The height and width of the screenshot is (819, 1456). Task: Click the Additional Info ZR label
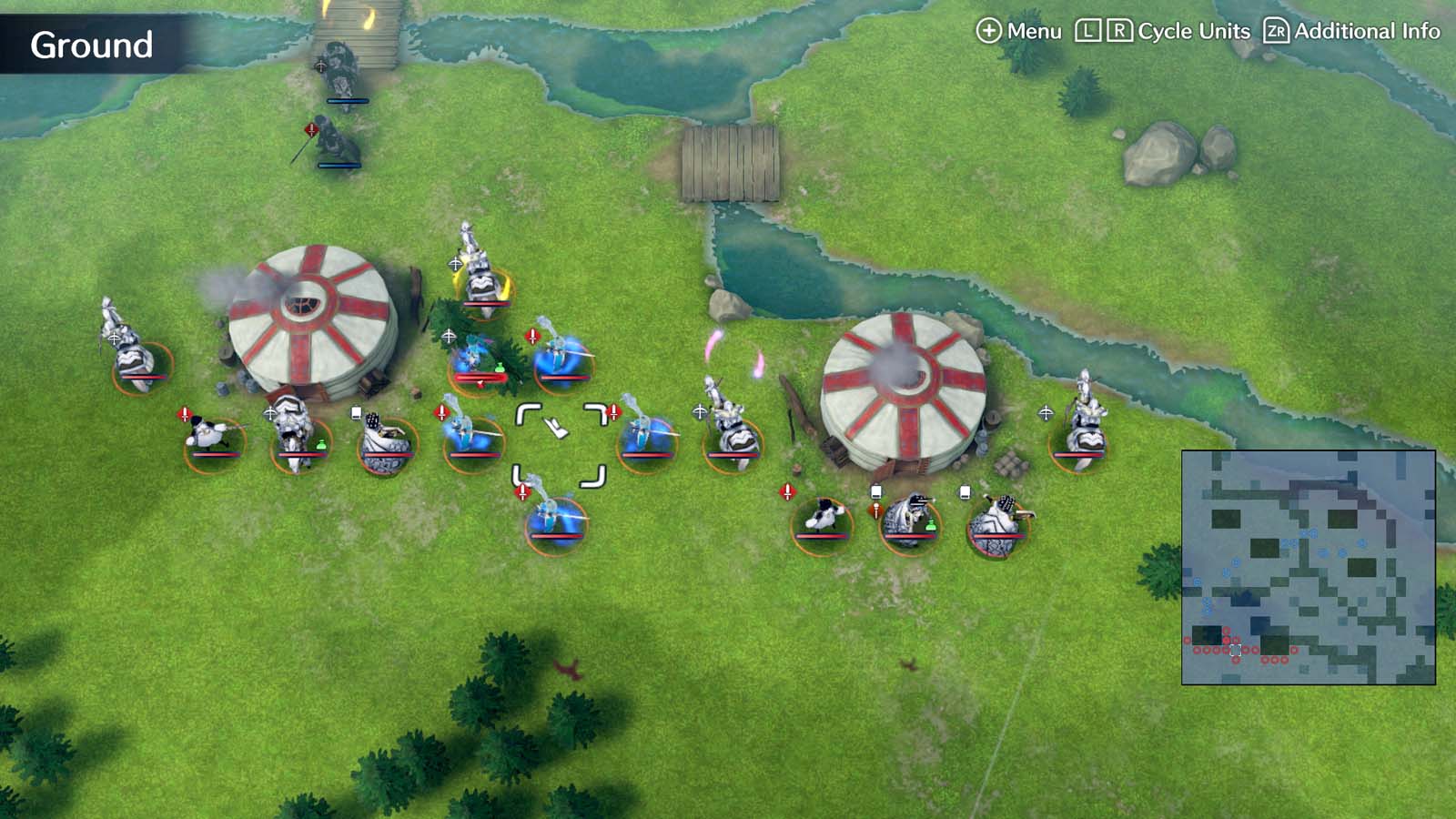coord(1278,30)
